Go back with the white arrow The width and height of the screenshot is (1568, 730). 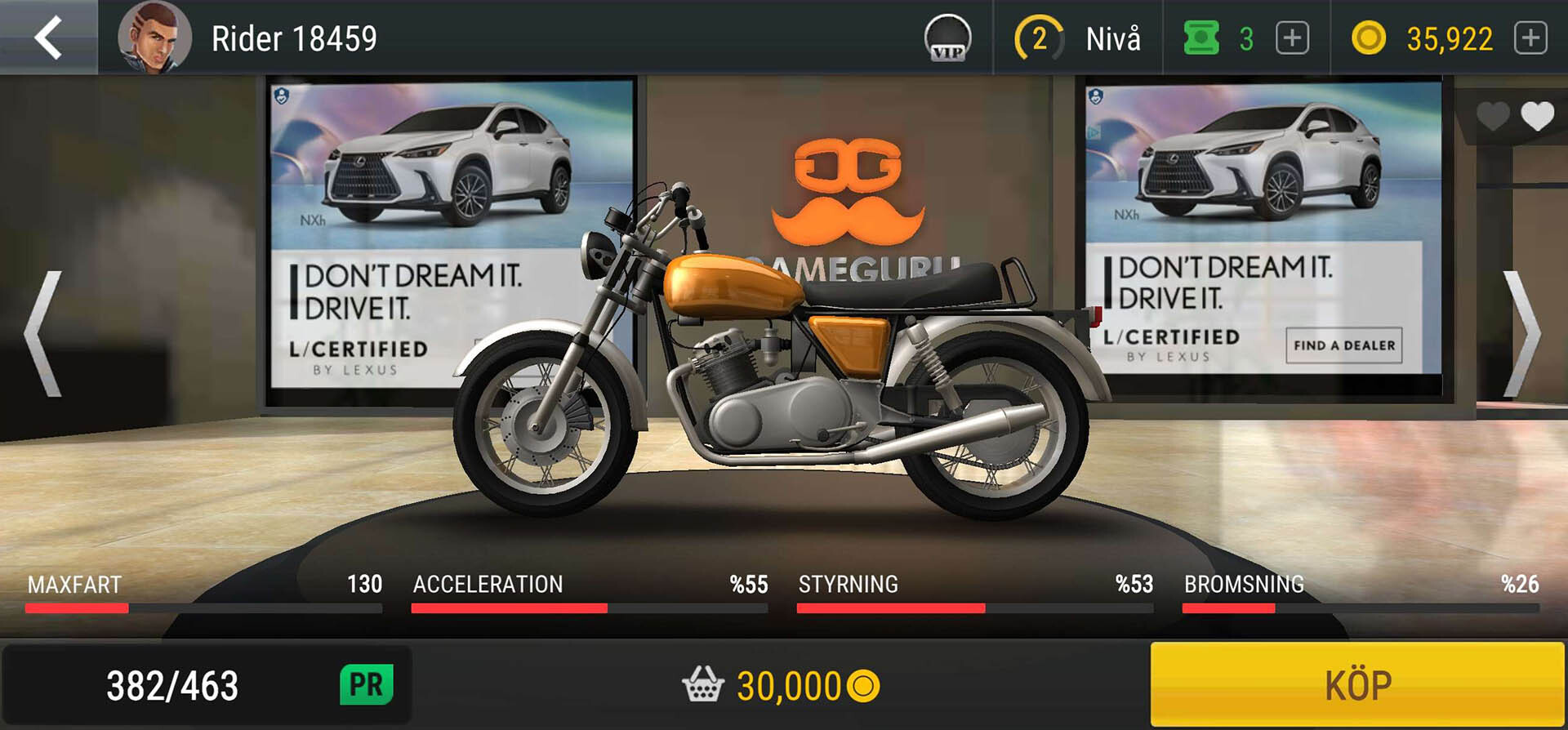click(x=48, y=38)
